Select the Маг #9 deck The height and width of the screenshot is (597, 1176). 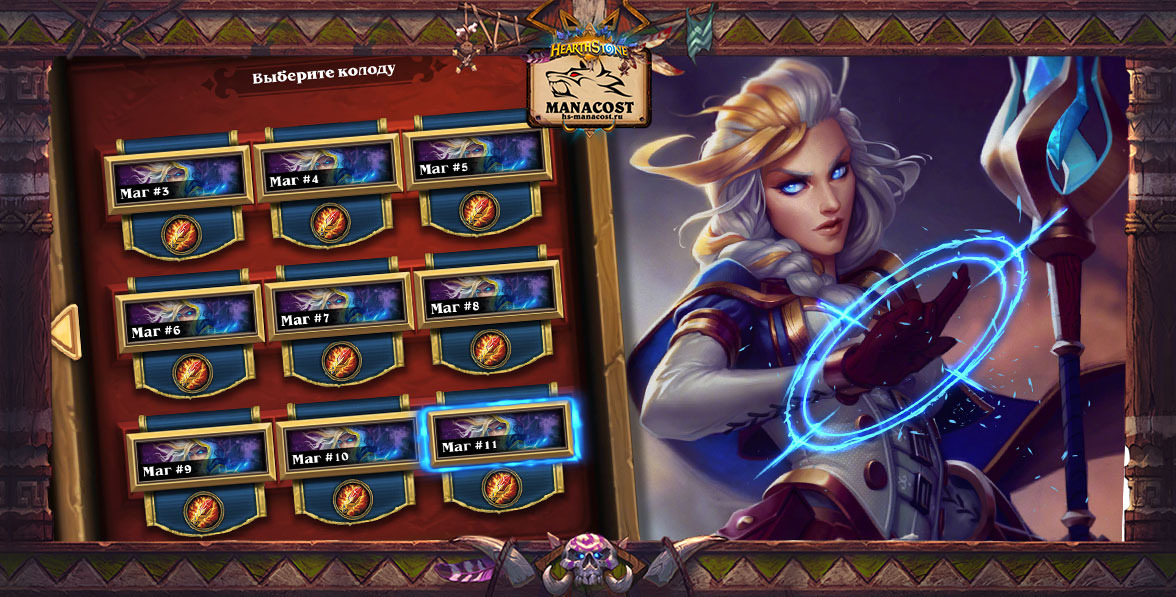(201, 456)
